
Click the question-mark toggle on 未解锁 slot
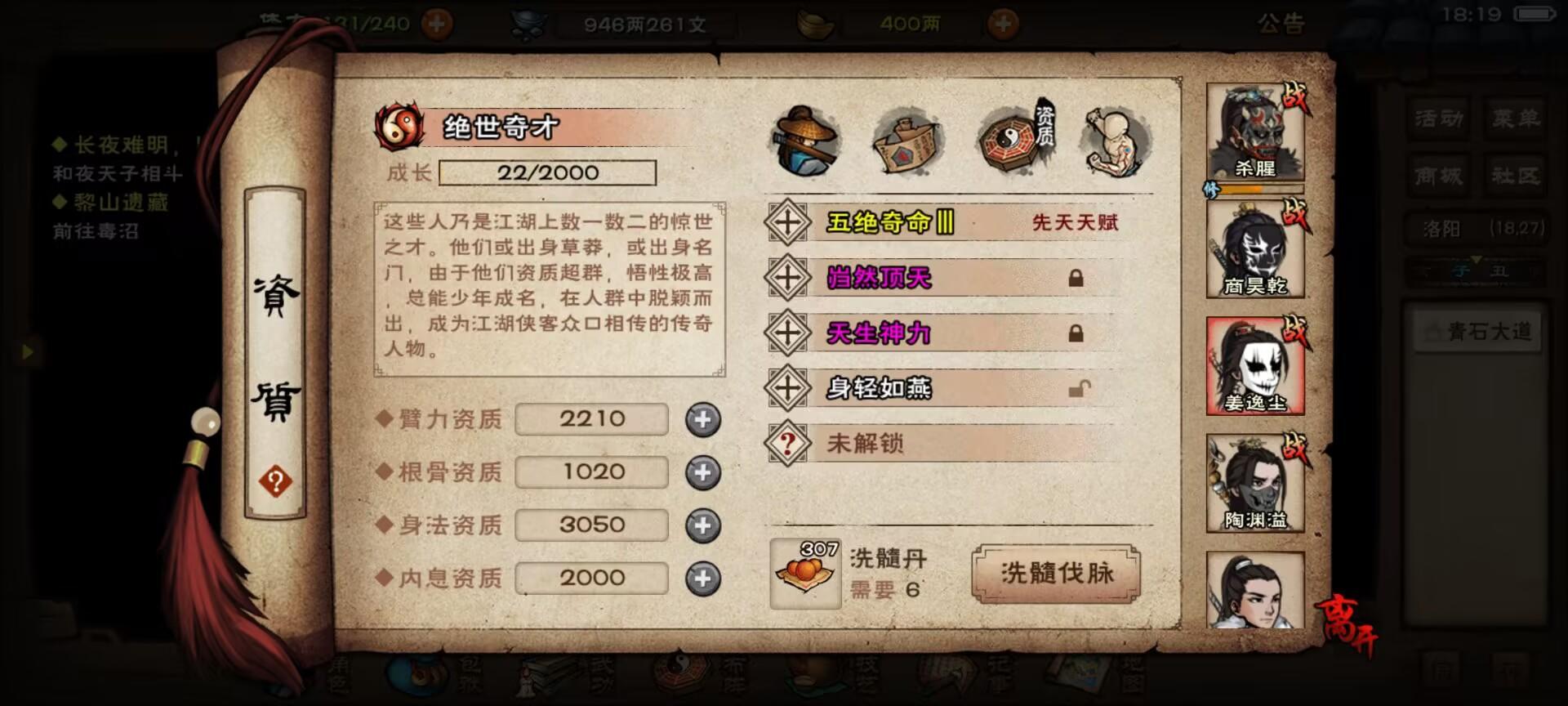coord(786,443)
